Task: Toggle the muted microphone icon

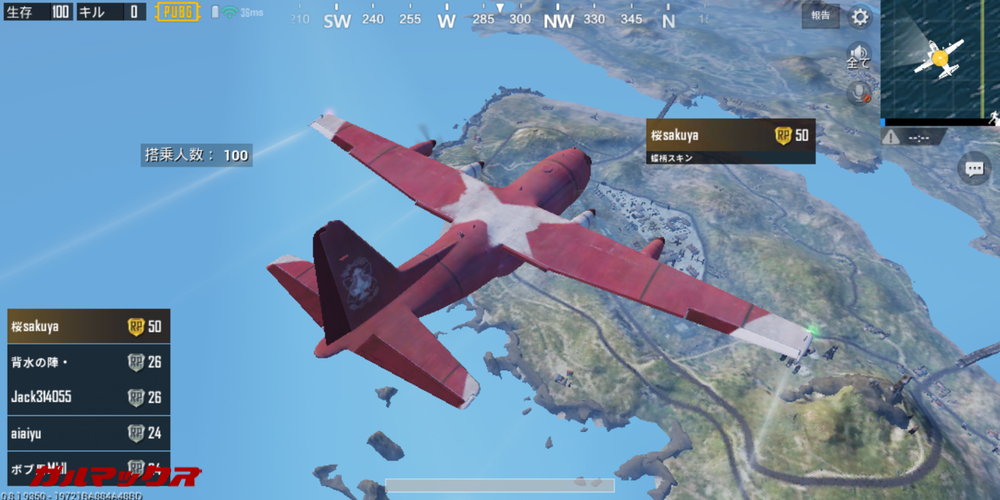Action: pyautogui.click(x=858, y=92)
